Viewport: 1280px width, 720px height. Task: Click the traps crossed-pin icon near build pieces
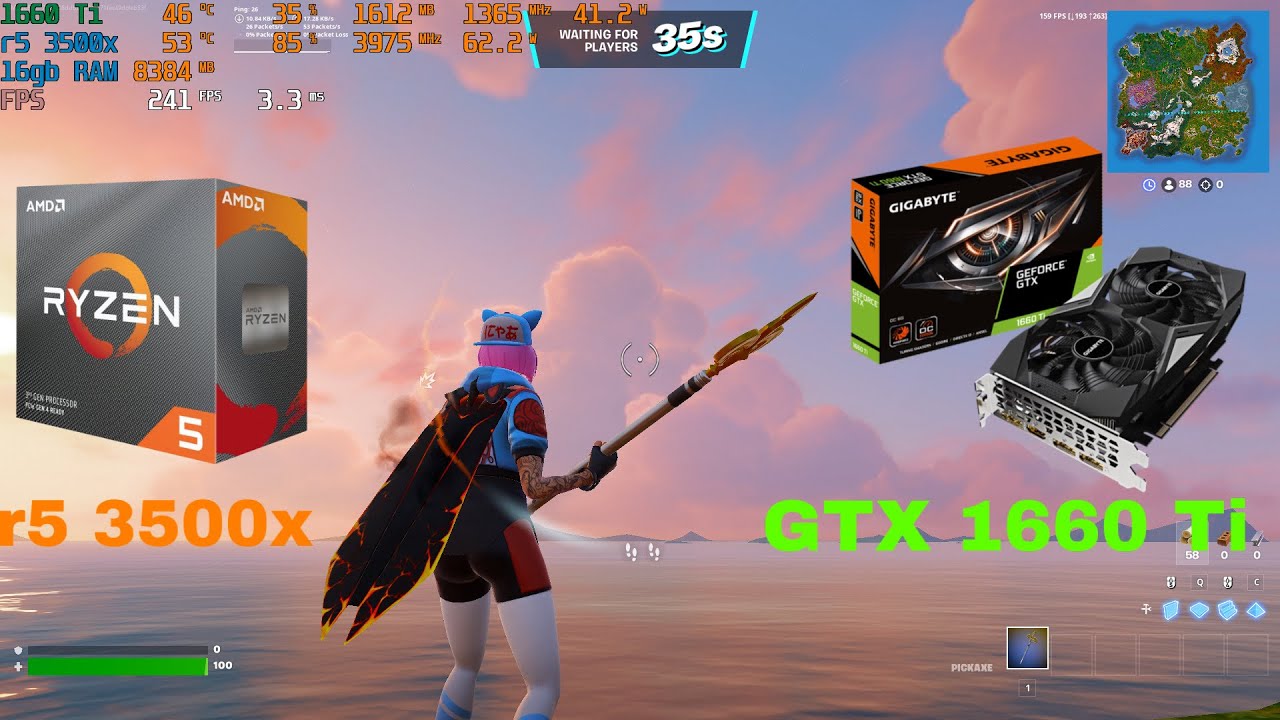pos(1146,609)
